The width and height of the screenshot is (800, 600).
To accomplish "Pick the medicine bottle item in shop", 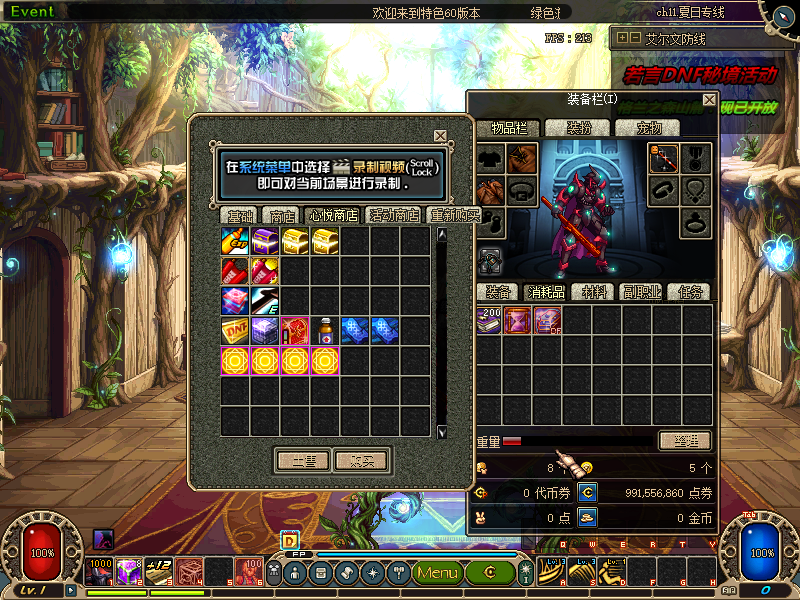I will [x=325, y=331].
